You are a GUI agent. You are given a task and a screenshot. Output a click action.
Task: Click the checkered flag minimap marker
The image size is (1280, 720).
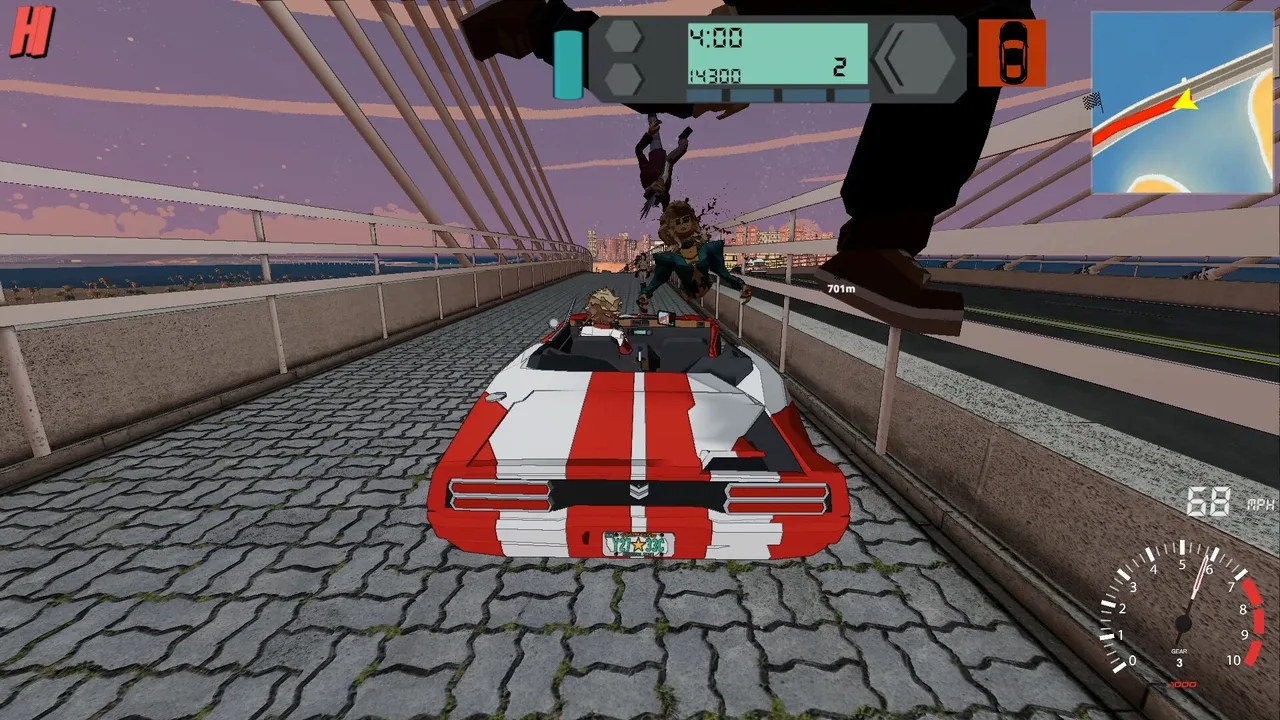point(1095,100)
